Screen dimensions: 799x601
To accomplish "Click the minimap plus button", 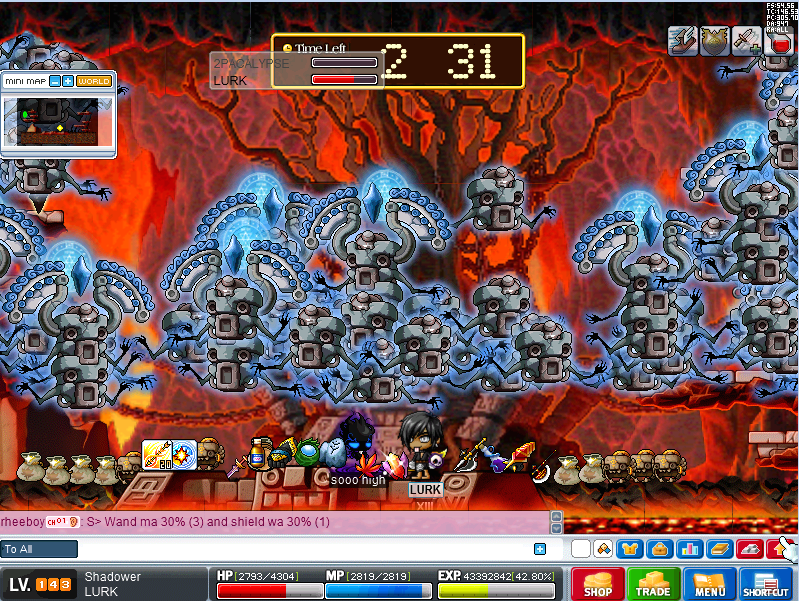I will tap(68, 81).
